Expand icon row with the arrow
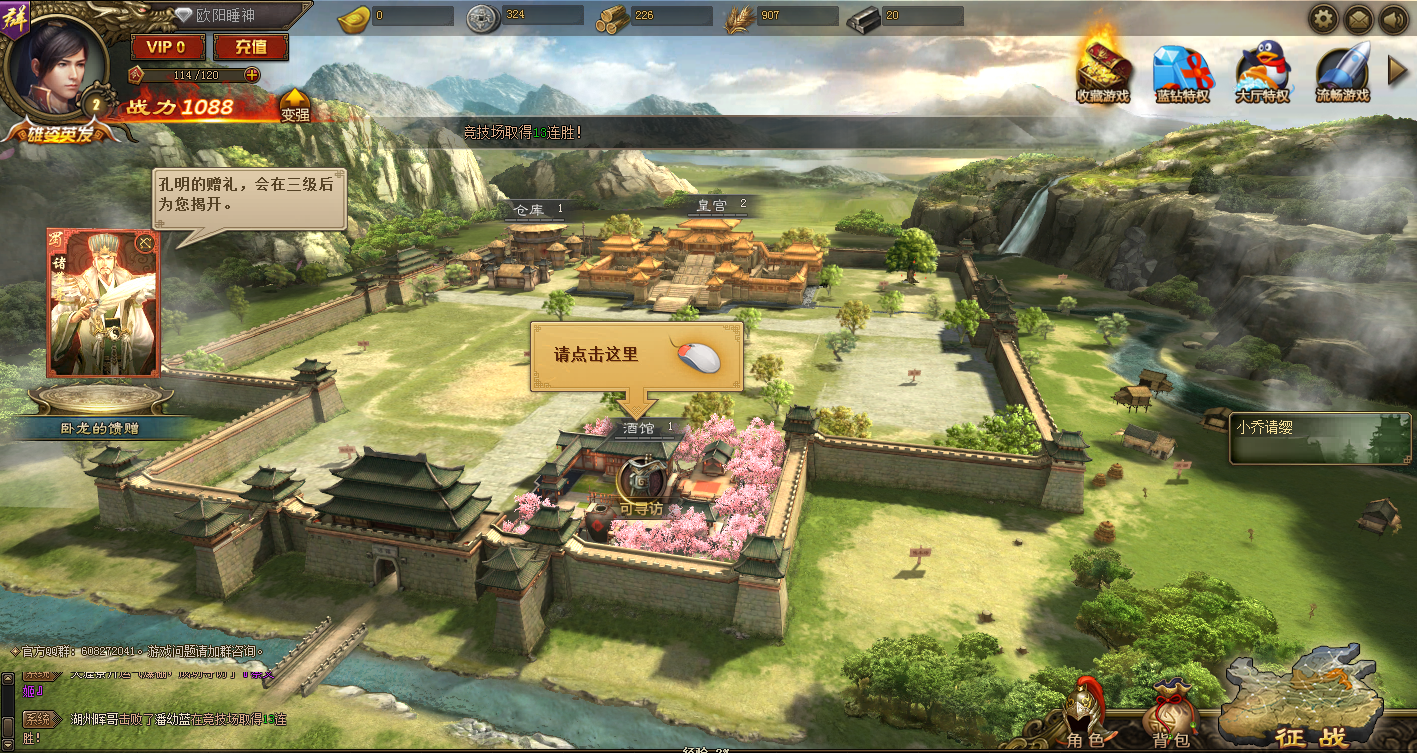This screenshot has height=753, width=1417. (x=1399, y=69)
